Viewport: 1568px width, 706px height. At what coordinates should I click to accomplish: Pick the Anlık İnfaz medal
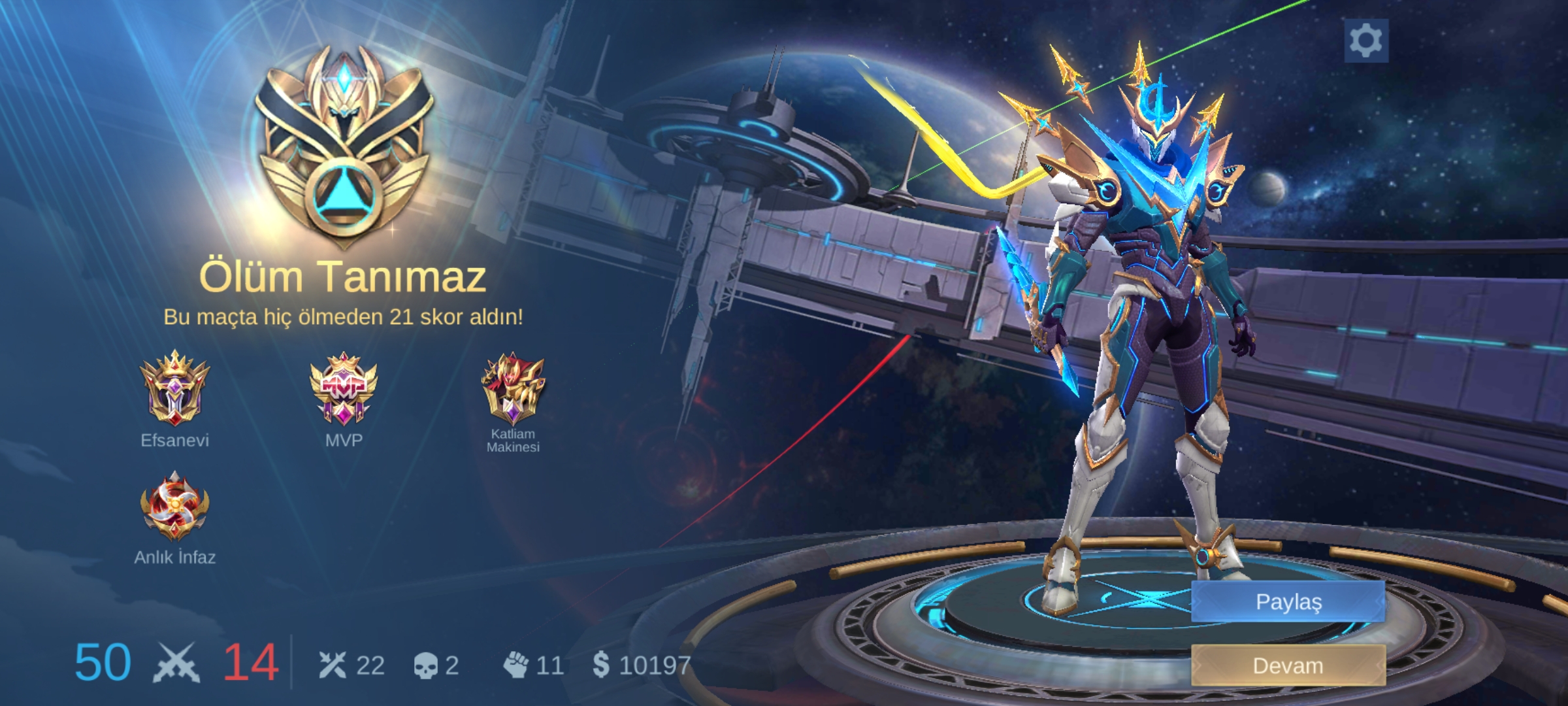pos(174,507)
